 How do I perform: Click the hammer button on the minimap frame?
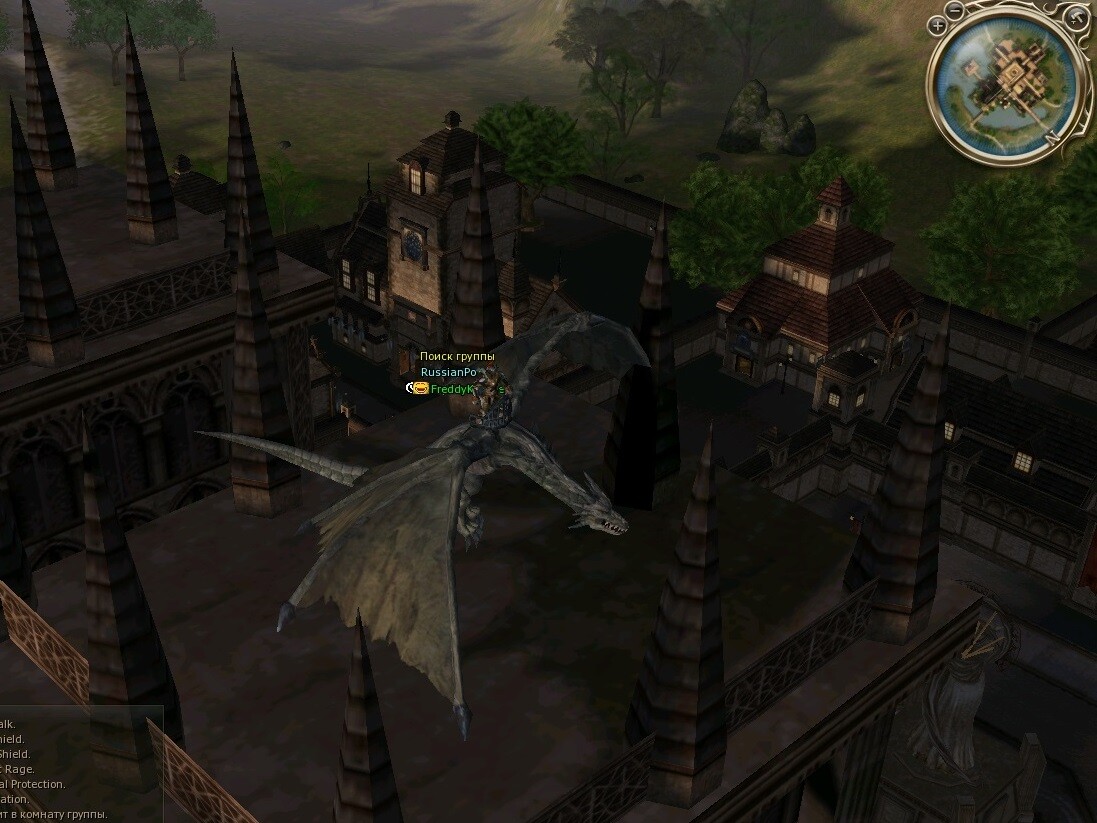(x=1075, y=17)
